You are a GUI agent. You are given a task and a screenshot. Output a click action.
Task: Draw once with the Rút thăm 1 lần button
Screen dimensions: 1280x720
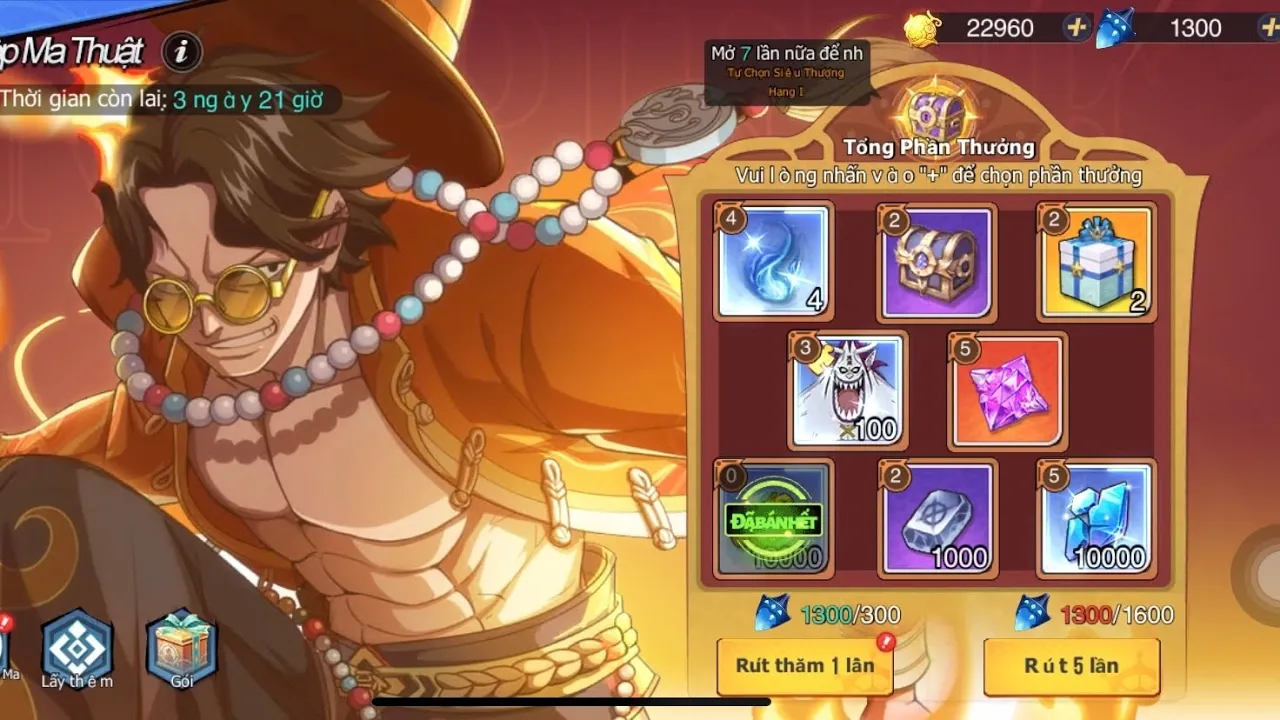pyautogui.click(x=804, y=666)
